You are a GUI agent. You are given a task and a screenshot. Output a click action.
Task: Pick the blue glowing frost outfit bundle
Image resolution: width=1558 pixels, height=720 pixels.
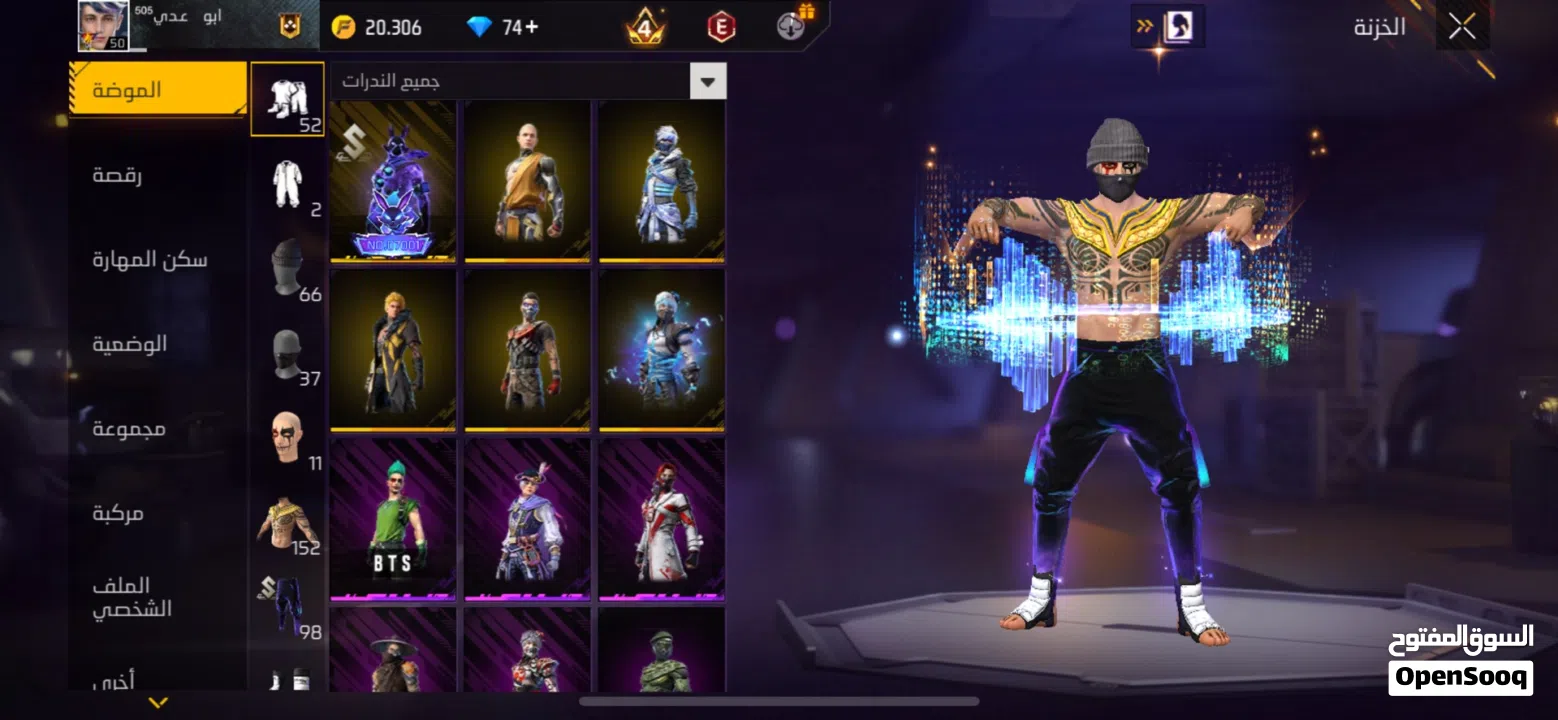click(661, 350)
